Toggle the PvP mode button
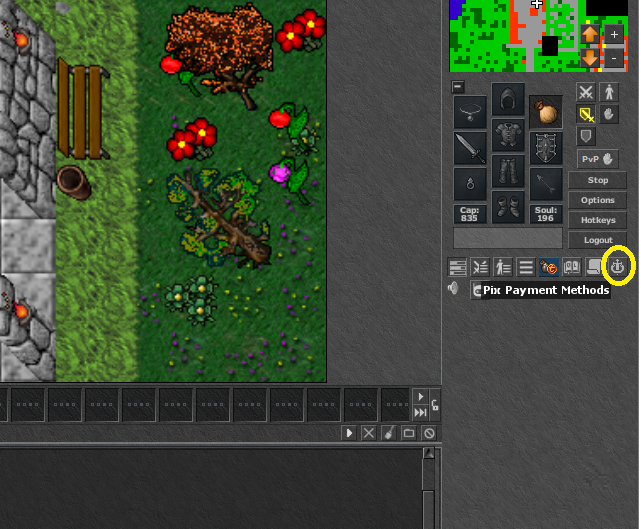Viewport: 641px width, 529px height. pos(597,159)
